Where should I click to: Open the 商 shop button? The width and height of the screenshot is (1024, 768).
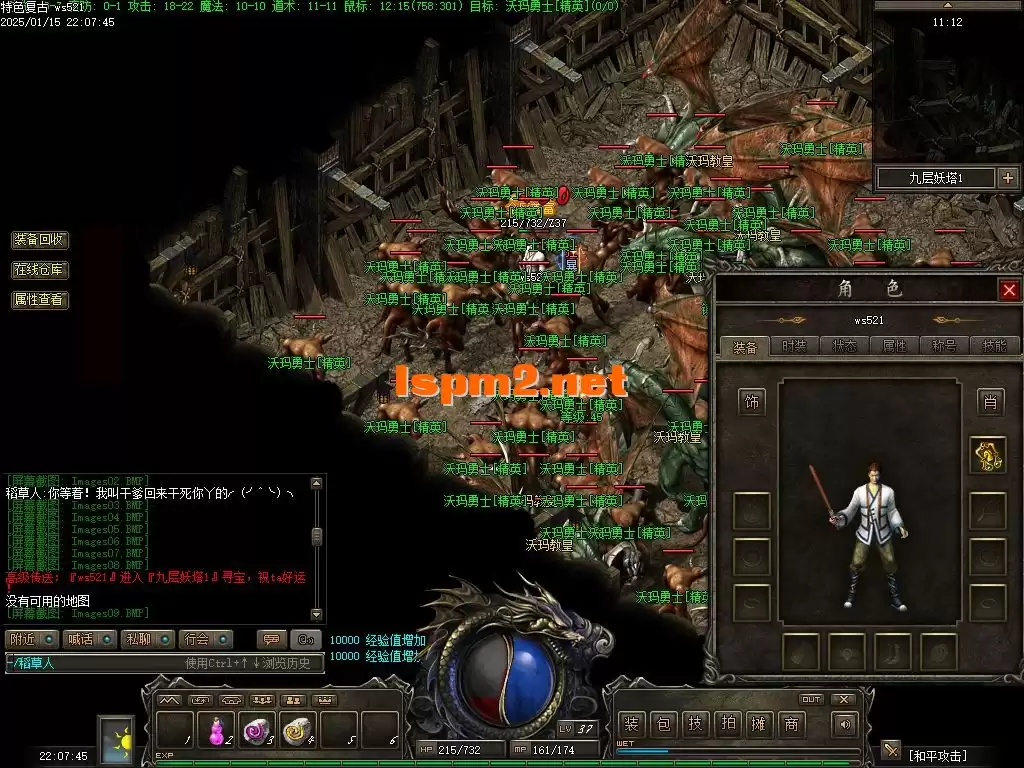[x=791, y=724]
